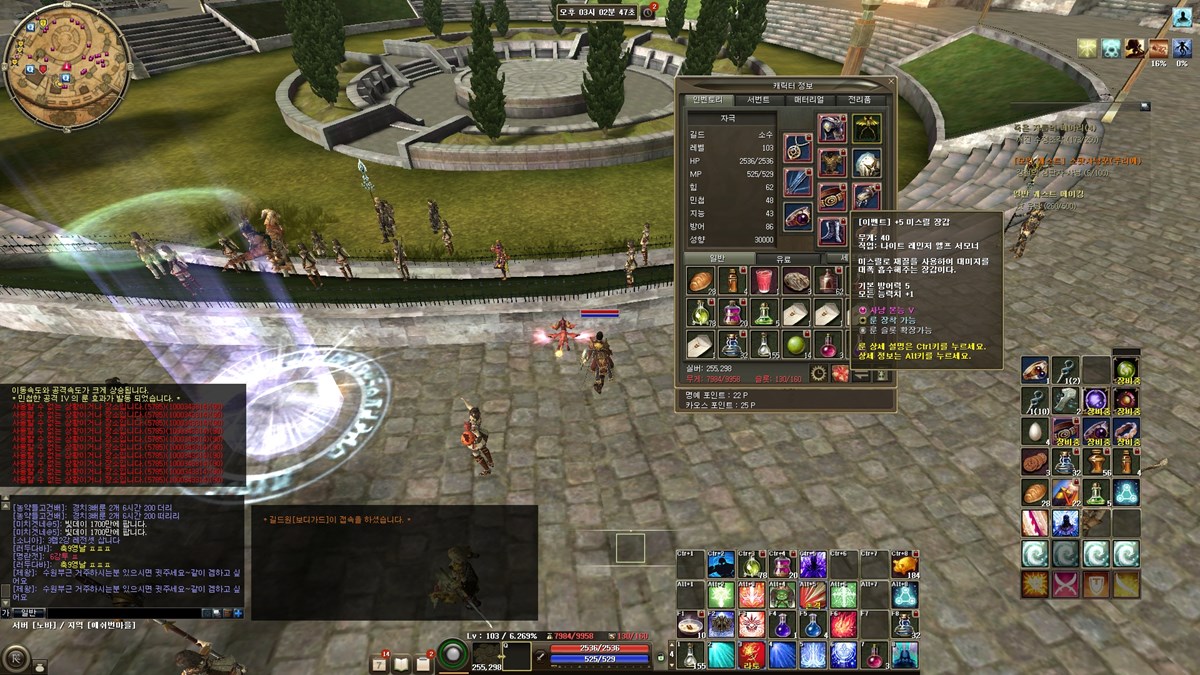
Task: Activate the red flame skill on F6
Action: coord(842,625)
